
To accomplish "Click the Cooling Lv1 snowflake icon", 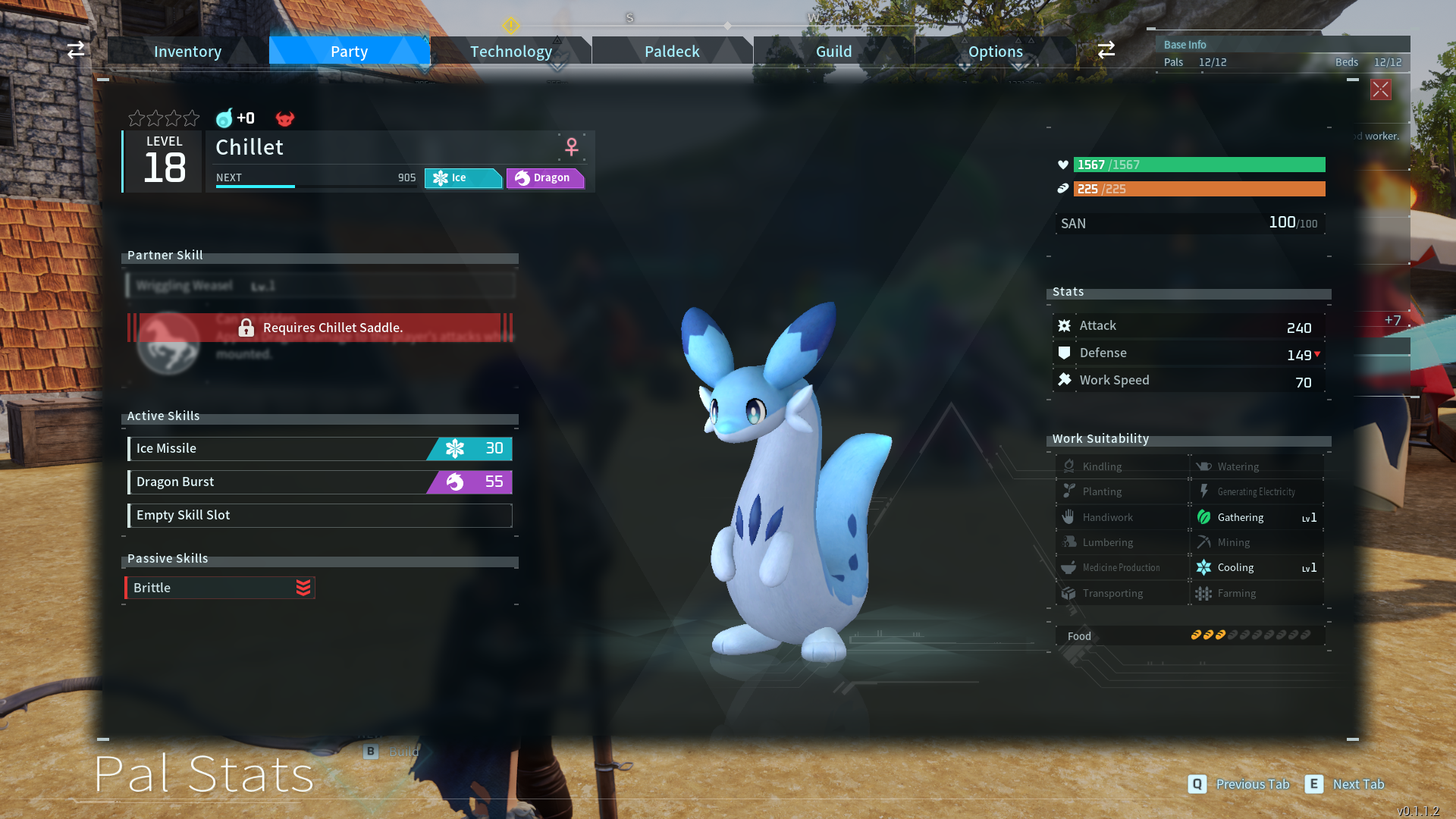I will (x=1205, y=567).
